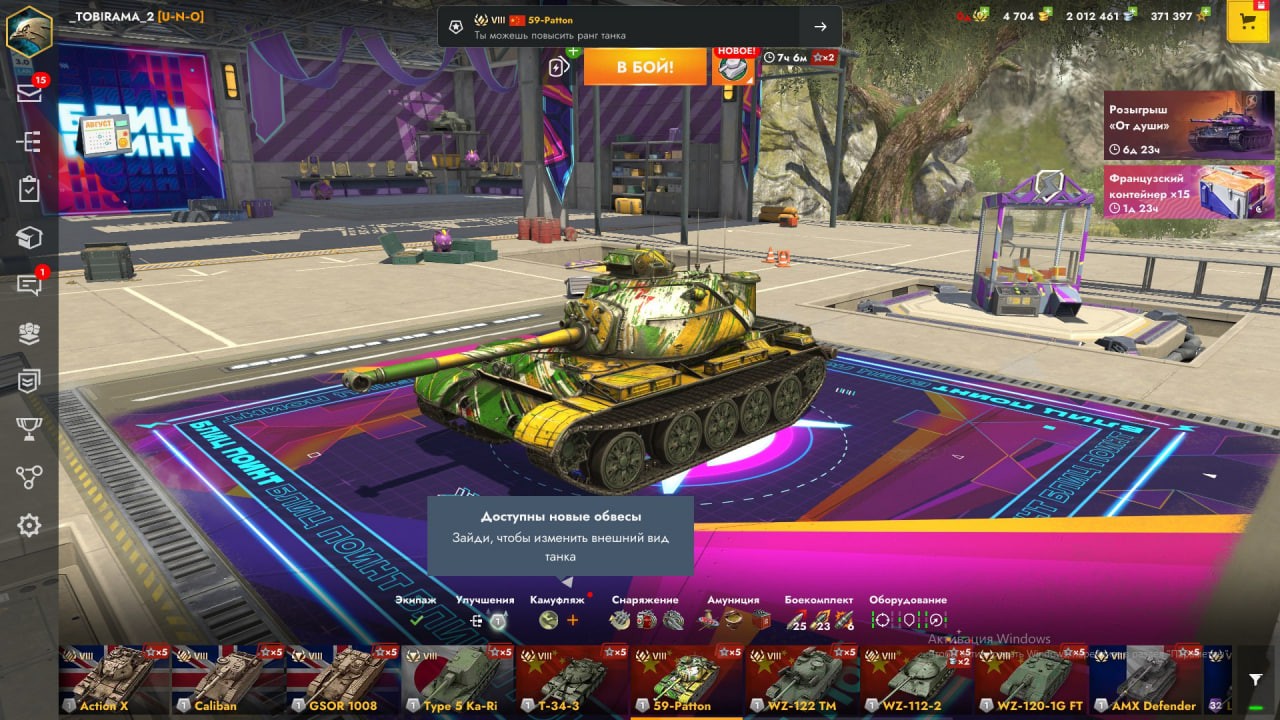The width and height of the screenshot is (1280, 720).
Task: Open the shopping cart store
Action: click(x=1247, y=22)
